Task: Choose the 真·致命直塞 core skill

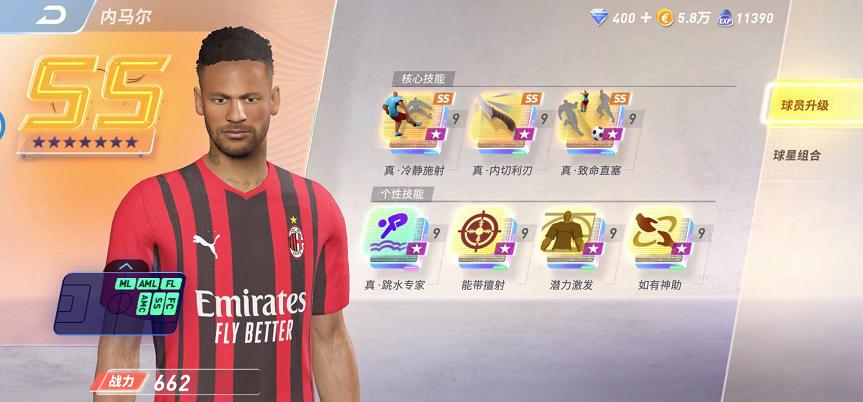Action: pyautogui.click(x=587, y=122)
